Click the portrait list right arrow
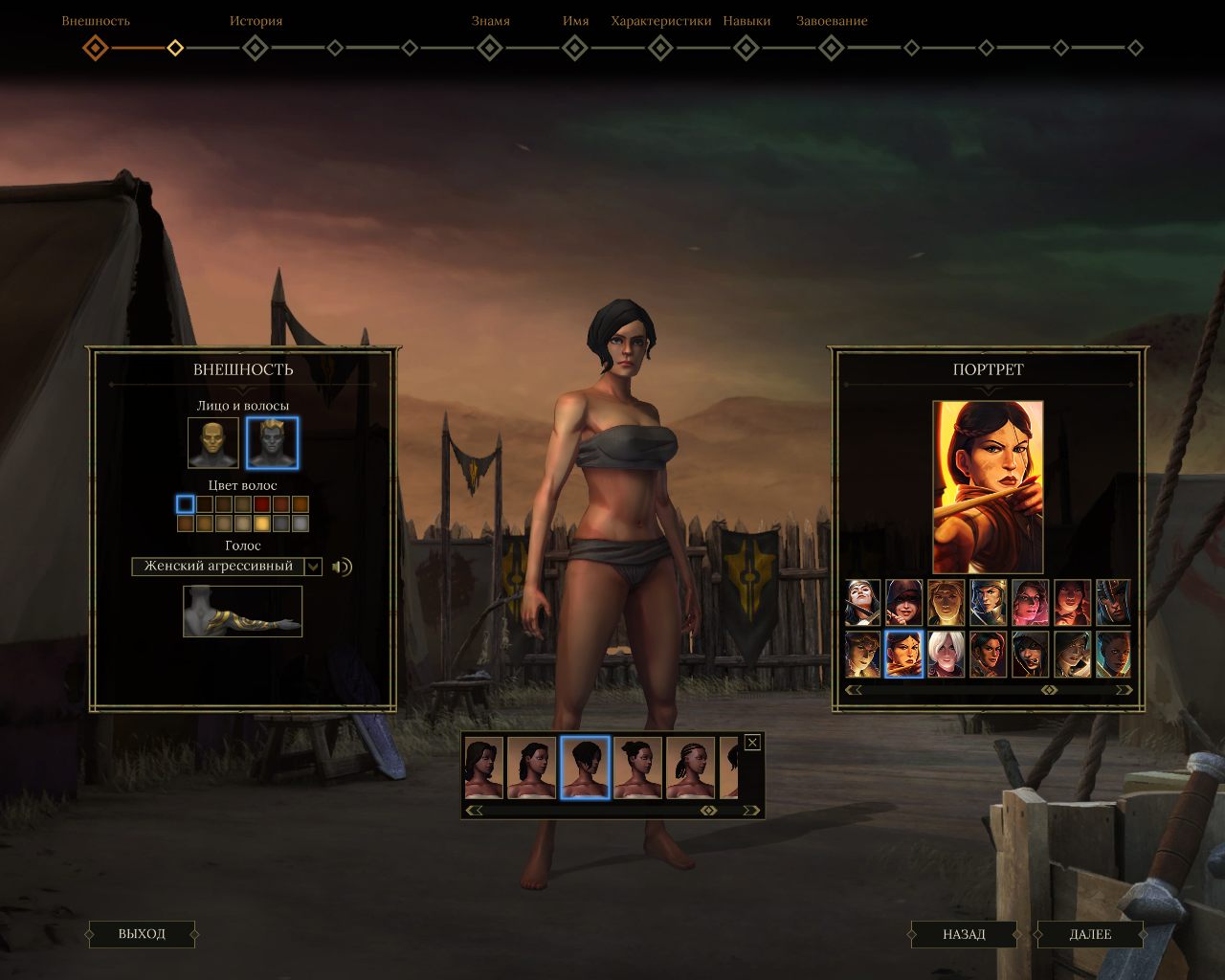1225x980 pixels. point(1124,690)
